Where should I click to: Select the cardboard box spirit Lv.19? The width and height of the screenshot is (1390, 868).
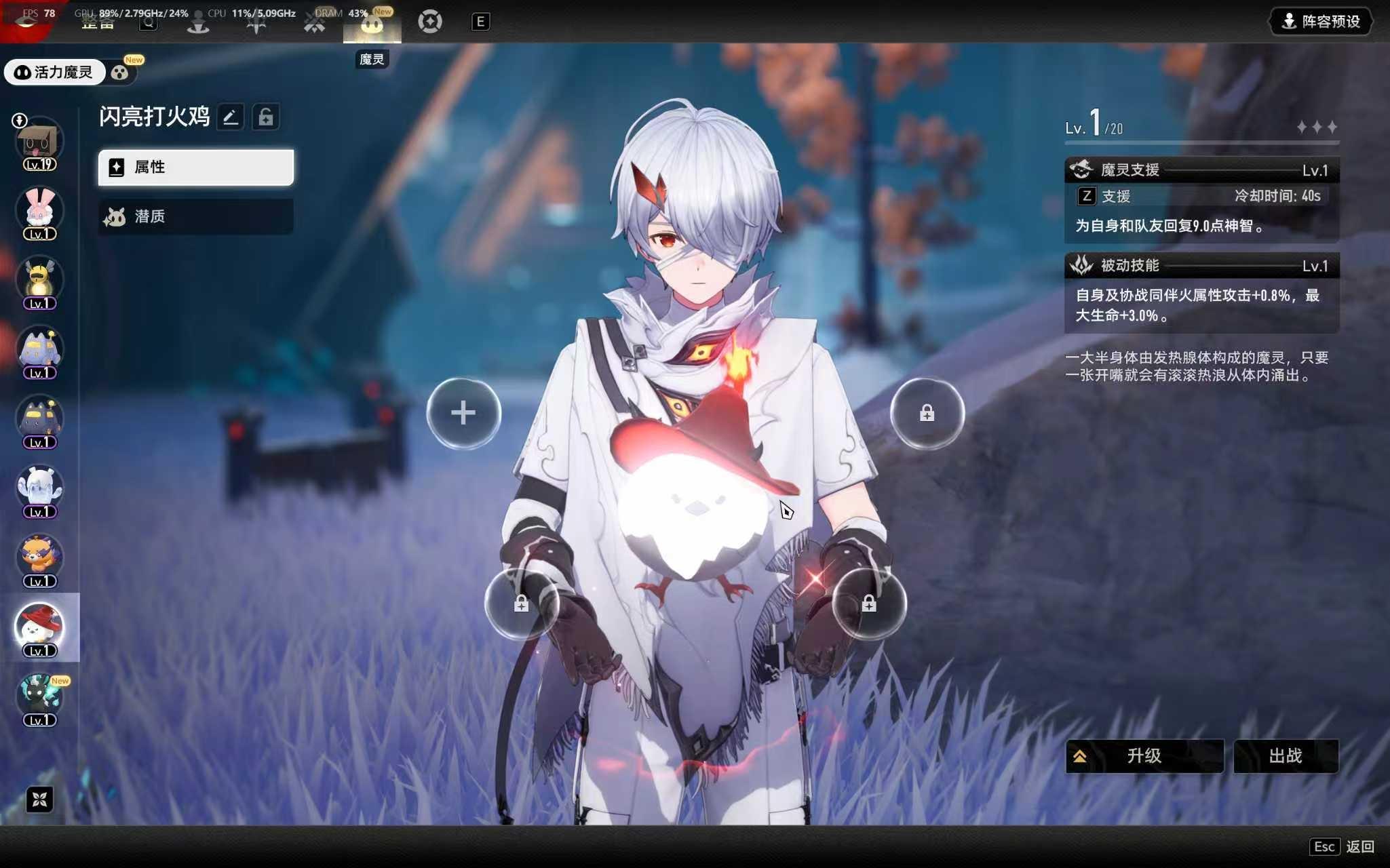pos(39,142)
